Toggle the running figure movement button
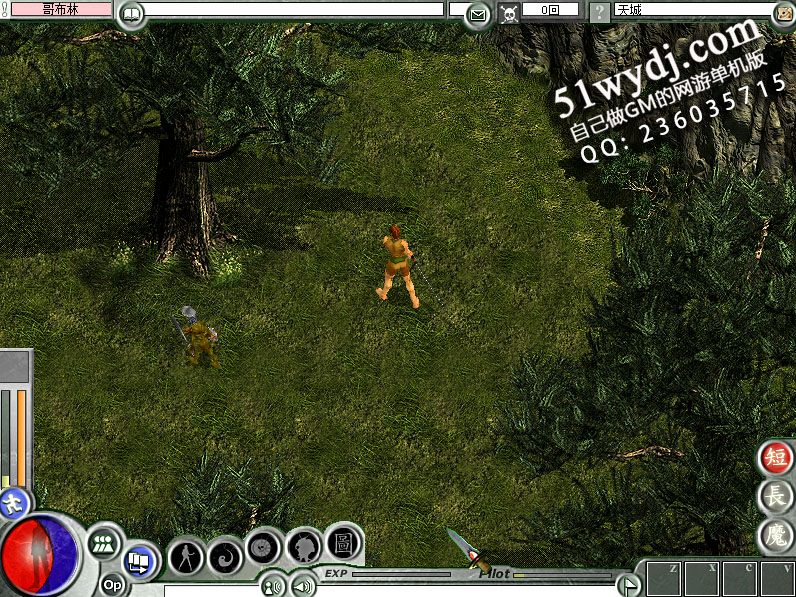796x597 pixels. coord(13,502)
